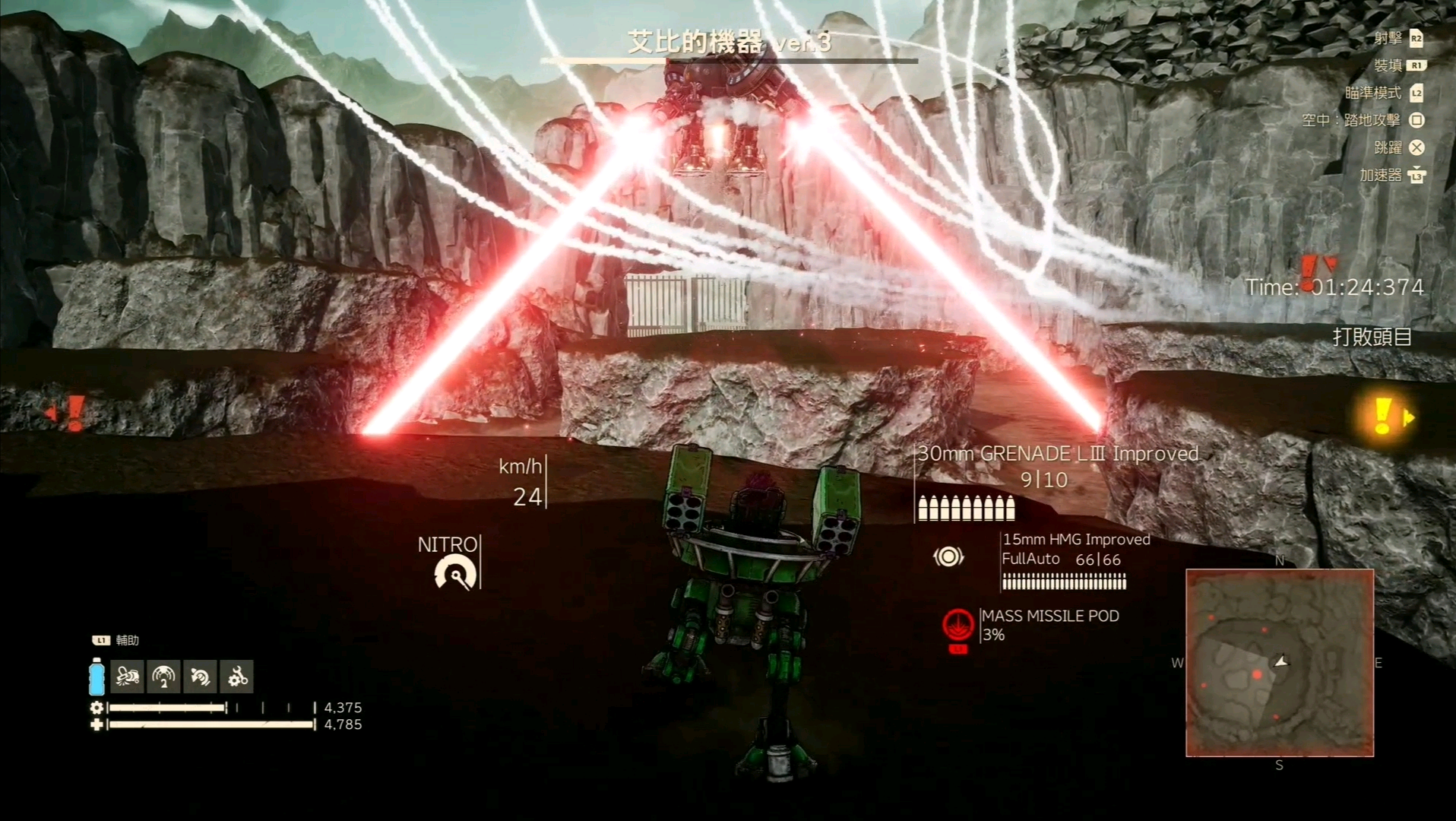Select the wrench-and-gear repair slot

pyautogui.click(x=237, y=677)
